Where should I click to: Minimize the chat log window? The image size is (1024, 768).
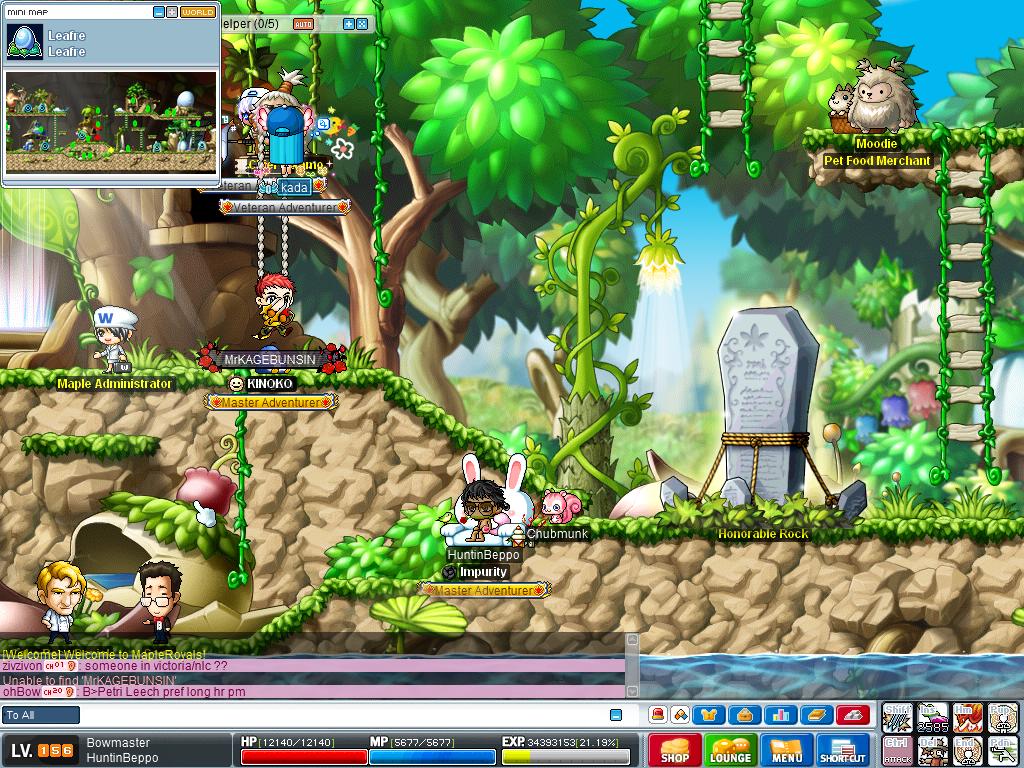pos(616,715)
